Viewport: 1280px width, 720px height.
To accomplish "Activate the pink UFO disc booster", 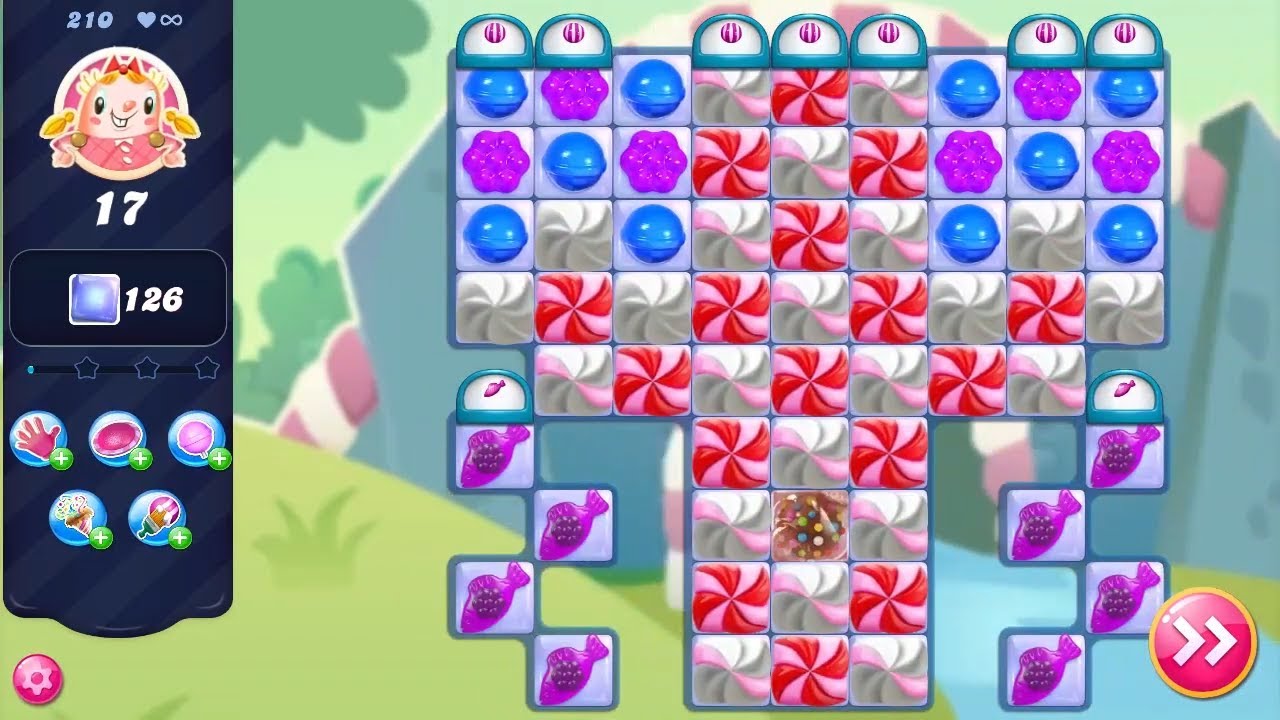I will (117, 440).
